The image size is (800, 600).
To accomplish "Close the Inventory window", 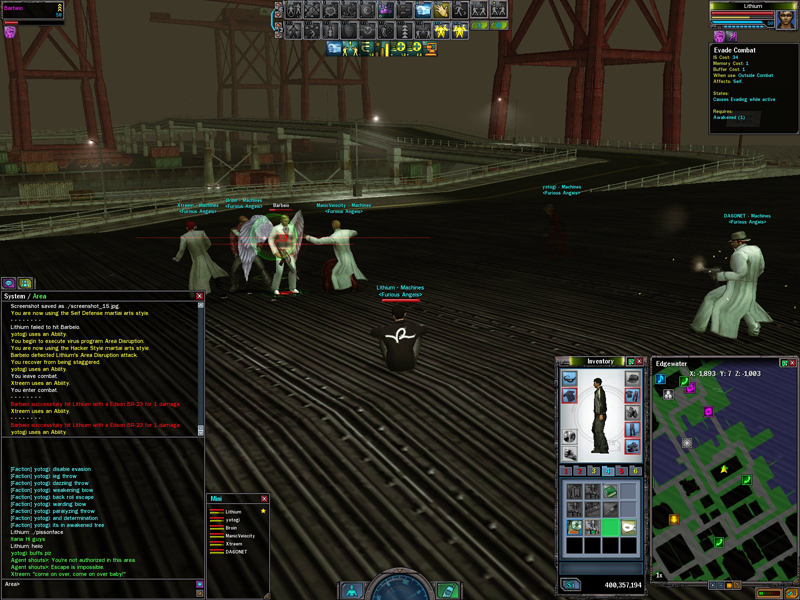I will [x=642, y=361].
